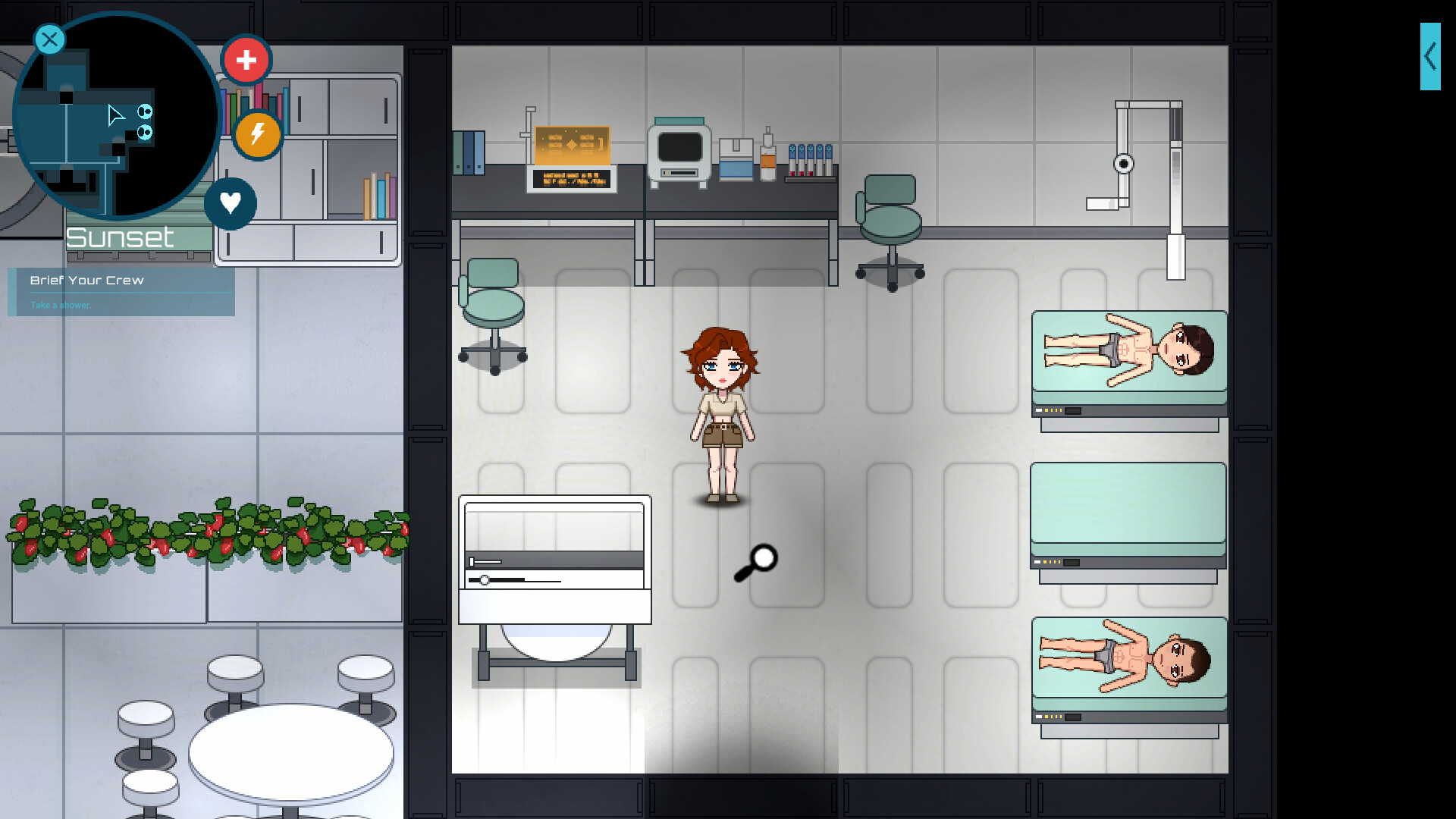Click the Sunset nameplate sign

tap(121, 237)
